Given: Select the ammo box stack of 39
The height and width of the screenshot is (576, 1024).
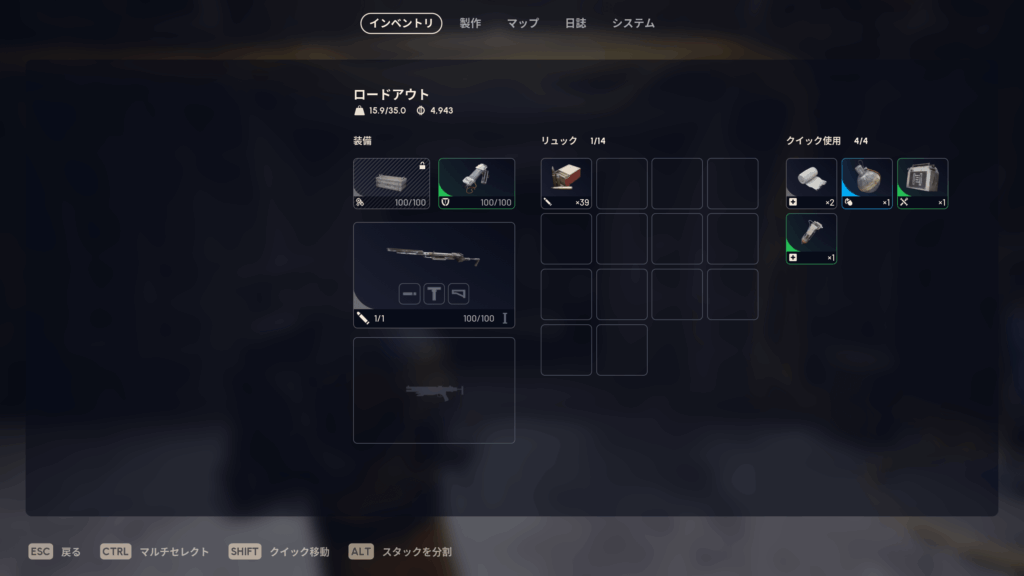Looking at the screenshot, I should (x=566, y=183).
